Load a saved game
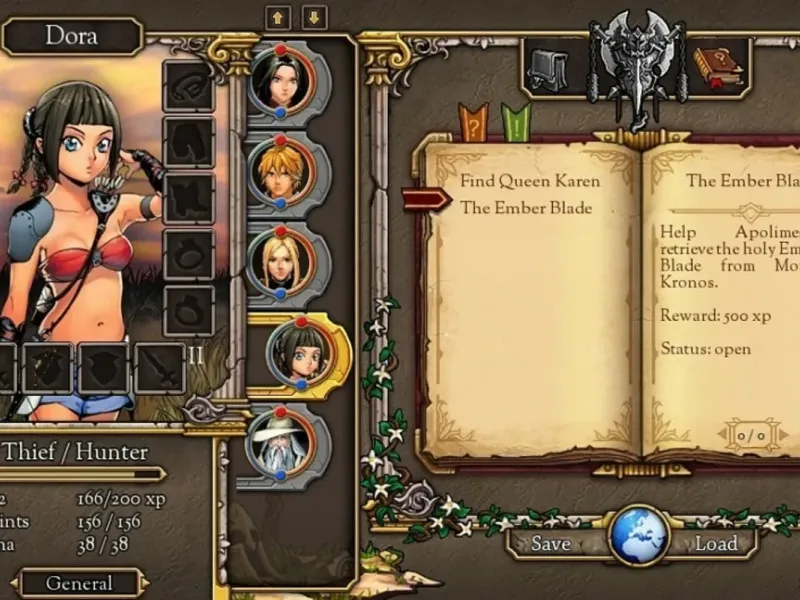 point(716,544)
